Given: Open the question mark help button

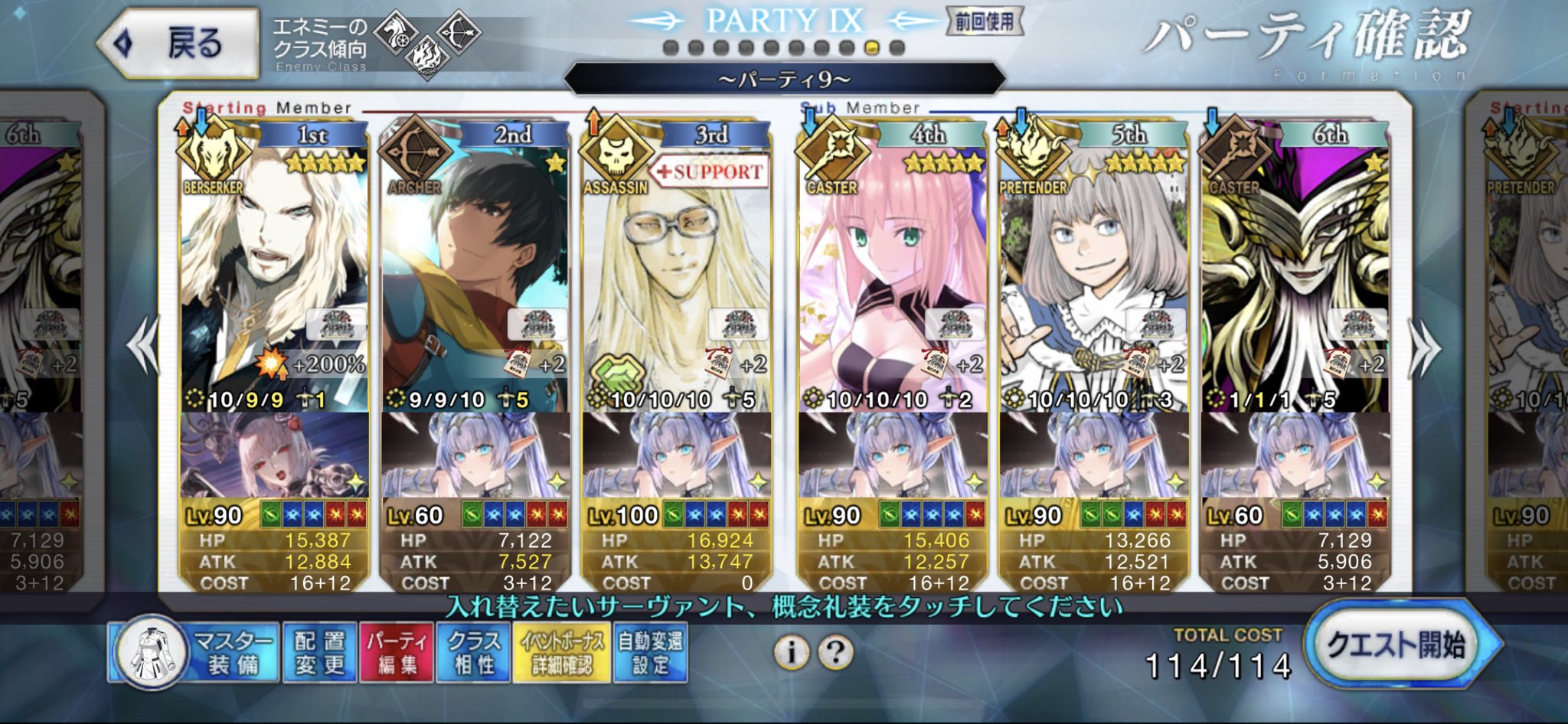Looking at the screenshot, I should click(x=835, y=652).
